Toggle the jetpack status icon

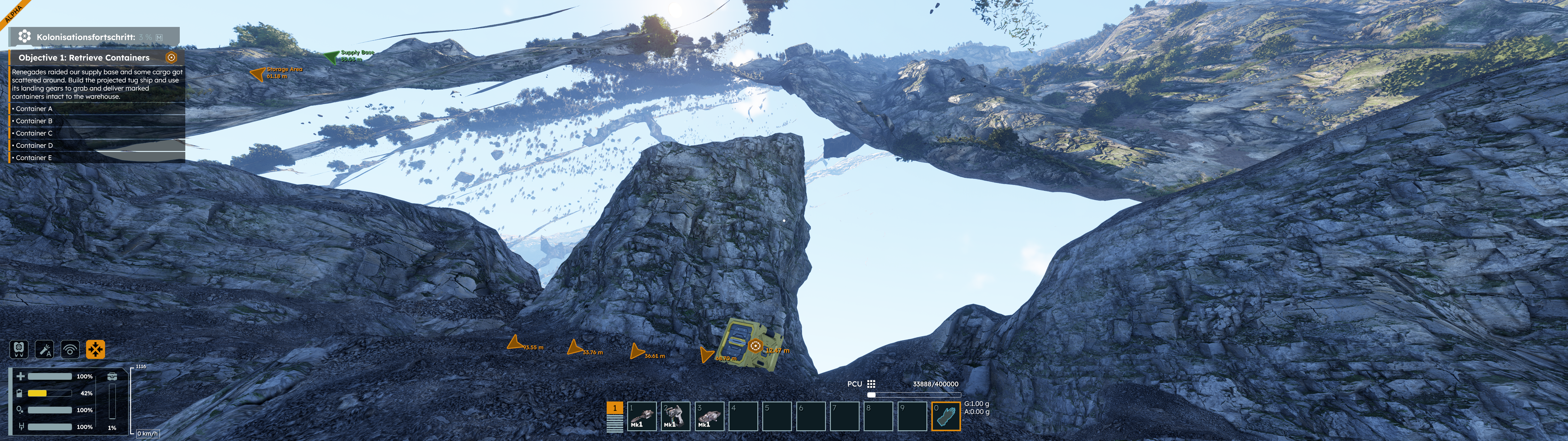[19, 349]
